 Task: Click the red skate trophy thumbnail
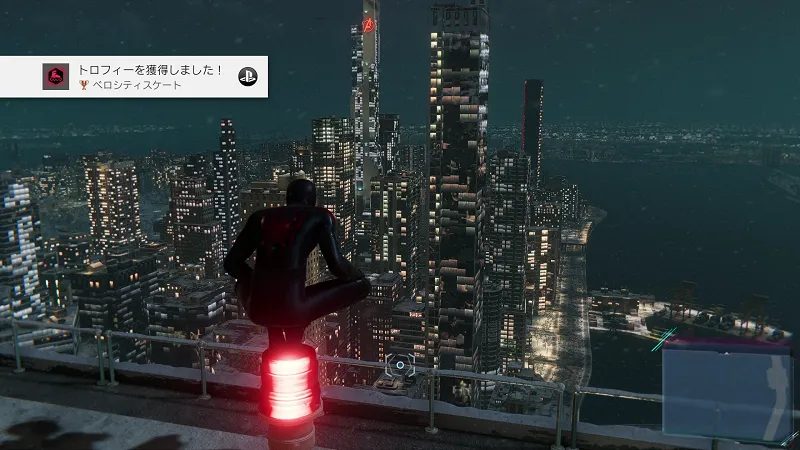coord(56,77)
